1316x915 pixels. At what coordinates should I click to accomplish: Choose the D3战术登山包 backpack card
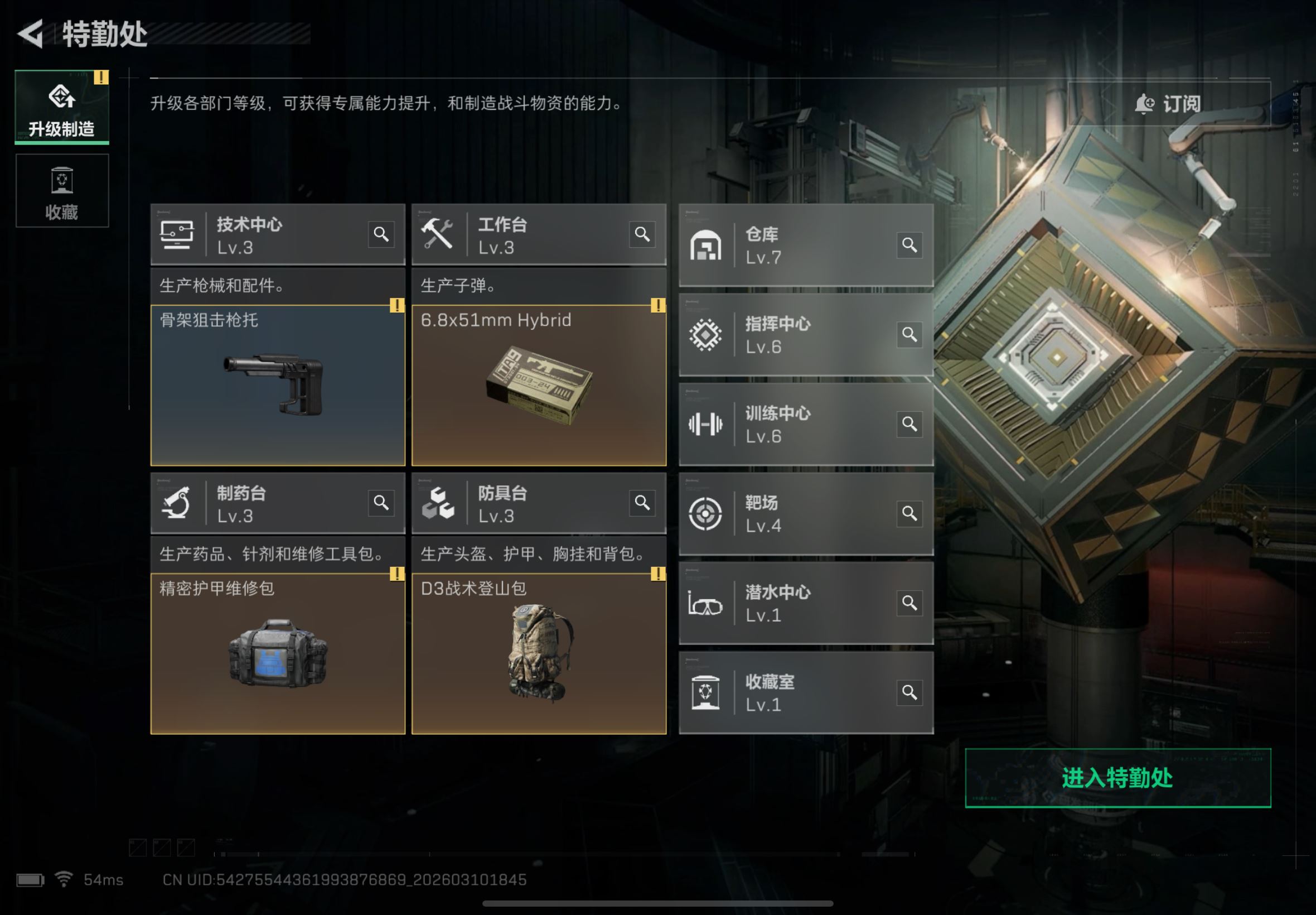click(539, 653)
